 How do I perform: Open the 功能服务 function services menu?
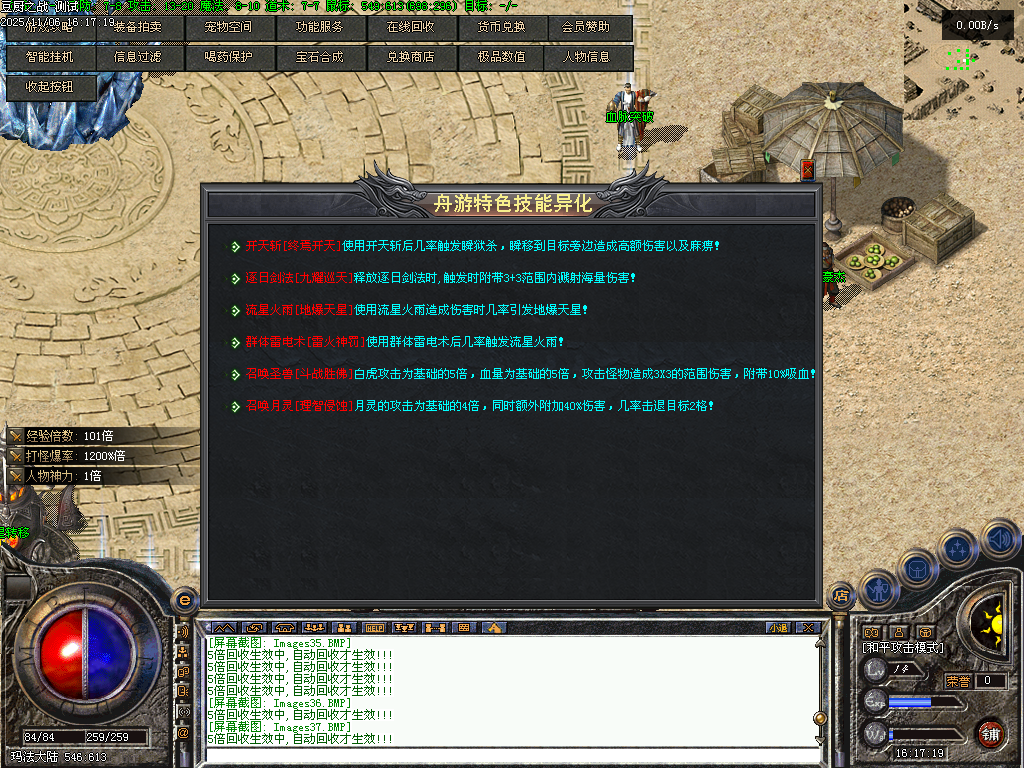click(x=319, y=28)
